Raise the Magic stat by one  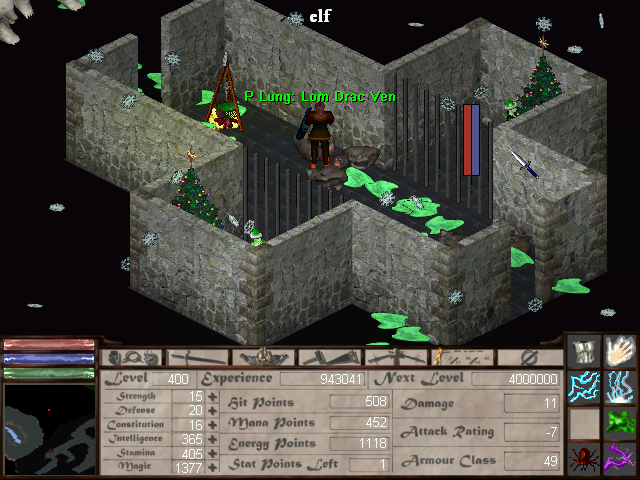(x=212, y=467)
